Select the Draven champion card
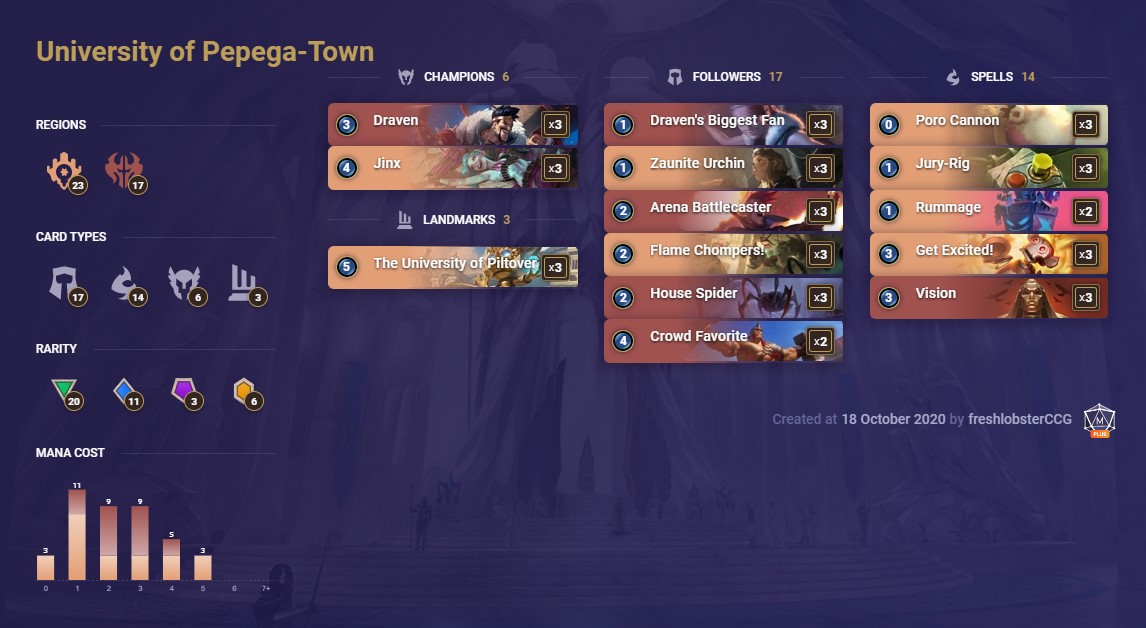Image resolution: width=1146 pixels, height=628 pixels. point(452,124)
